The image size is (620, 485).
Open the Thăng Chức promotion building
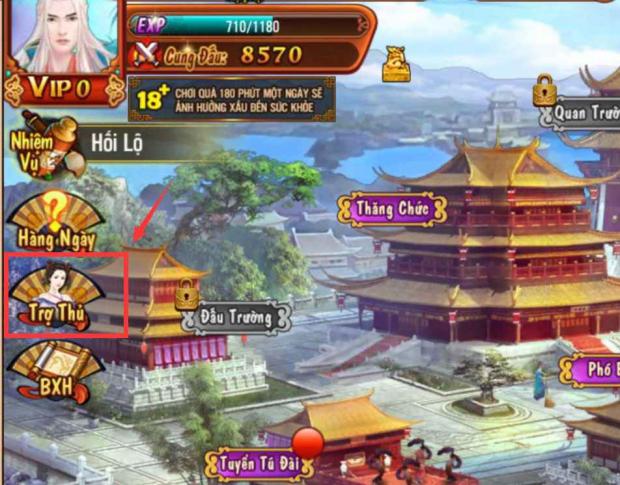pyautogui.click(x=392, y=210)
